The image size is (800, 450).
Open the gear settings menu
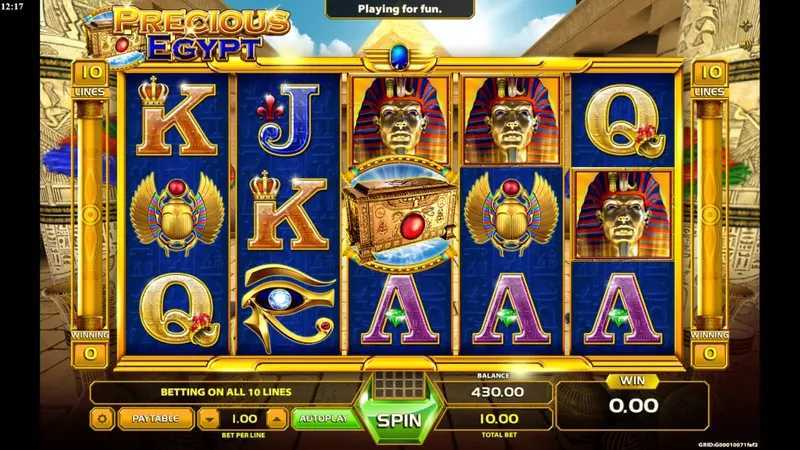coord(102,418)
